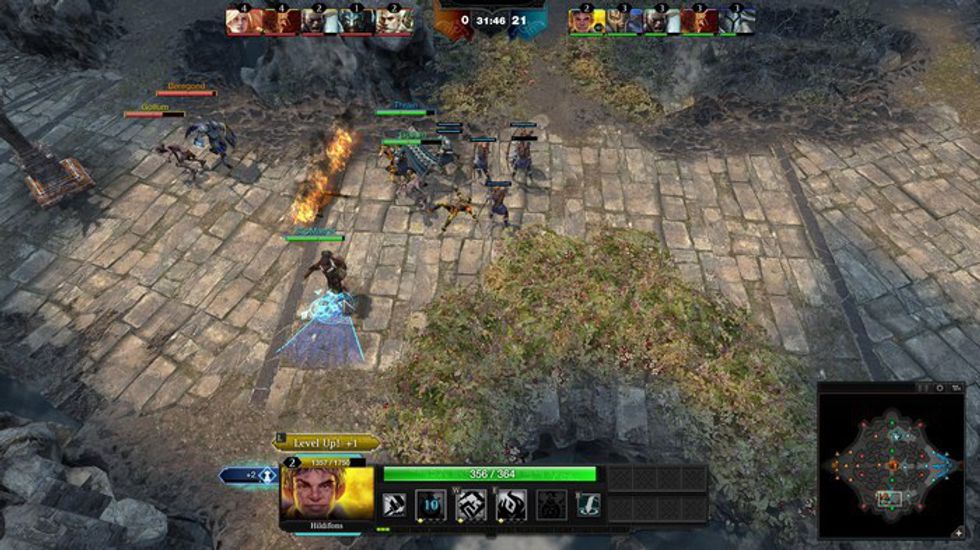Select the Hildifons hero portrait
The image size is (980, 550).
pyautogui.click(x=327, y=491)
